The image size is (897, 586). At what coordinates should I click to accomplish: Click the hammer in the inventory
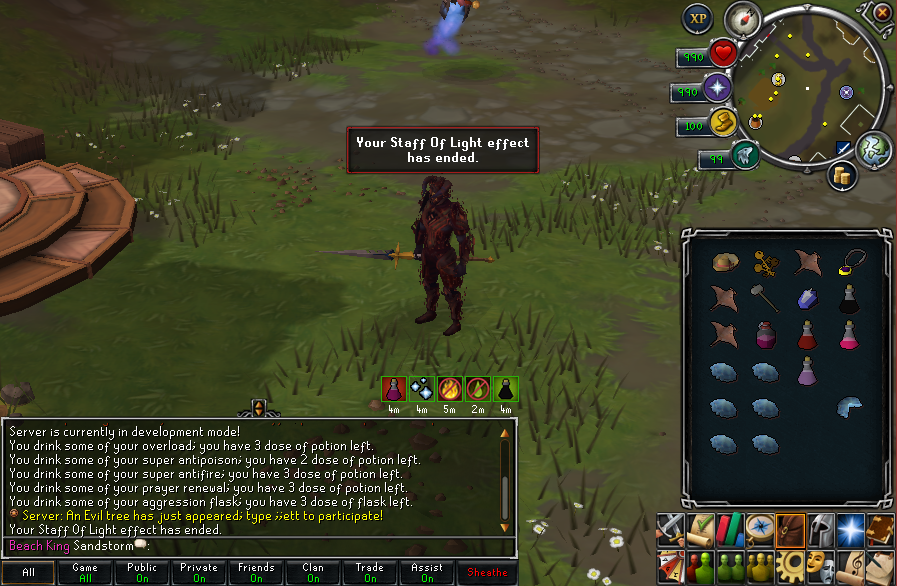point(765,297)
